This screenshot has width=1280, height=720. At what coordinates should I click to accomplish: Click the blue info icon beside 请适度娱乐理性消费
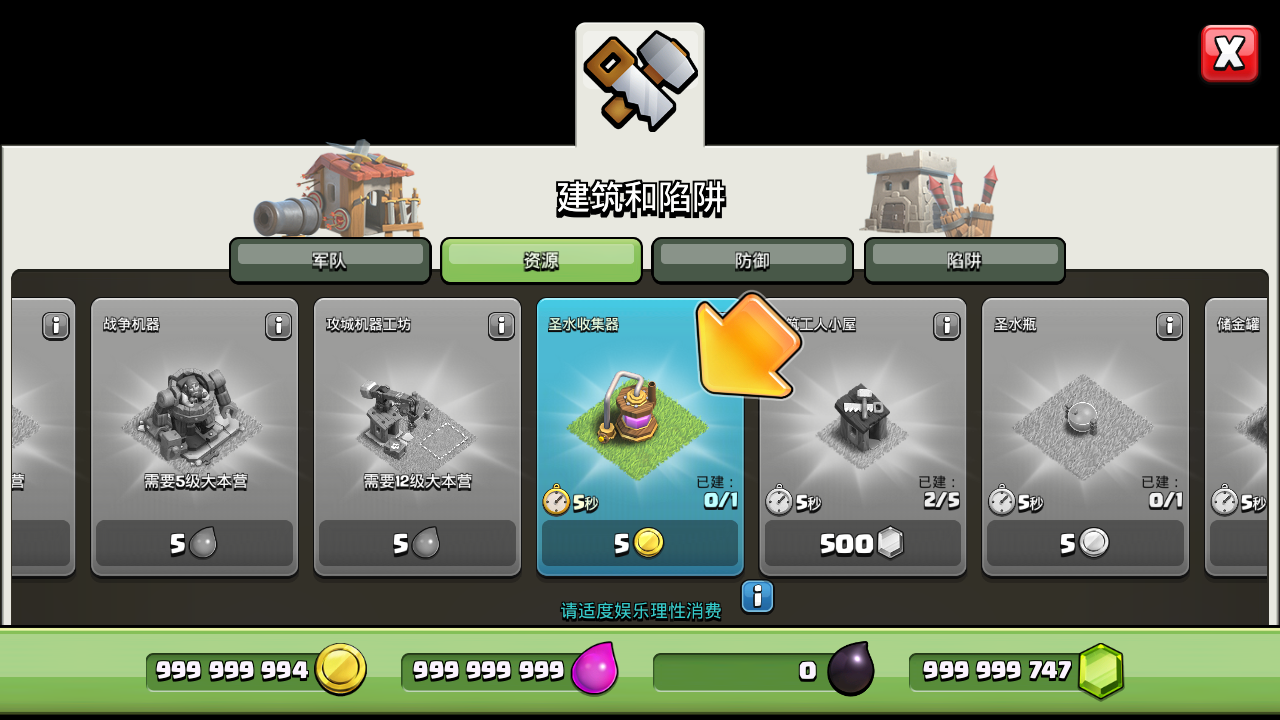(757, 597)
